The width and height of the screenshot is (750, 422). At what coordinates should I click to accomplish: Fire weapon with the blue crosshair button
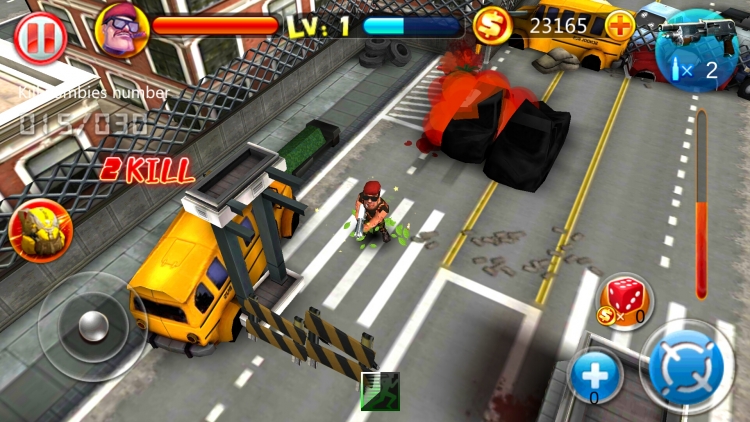(686, 367)
